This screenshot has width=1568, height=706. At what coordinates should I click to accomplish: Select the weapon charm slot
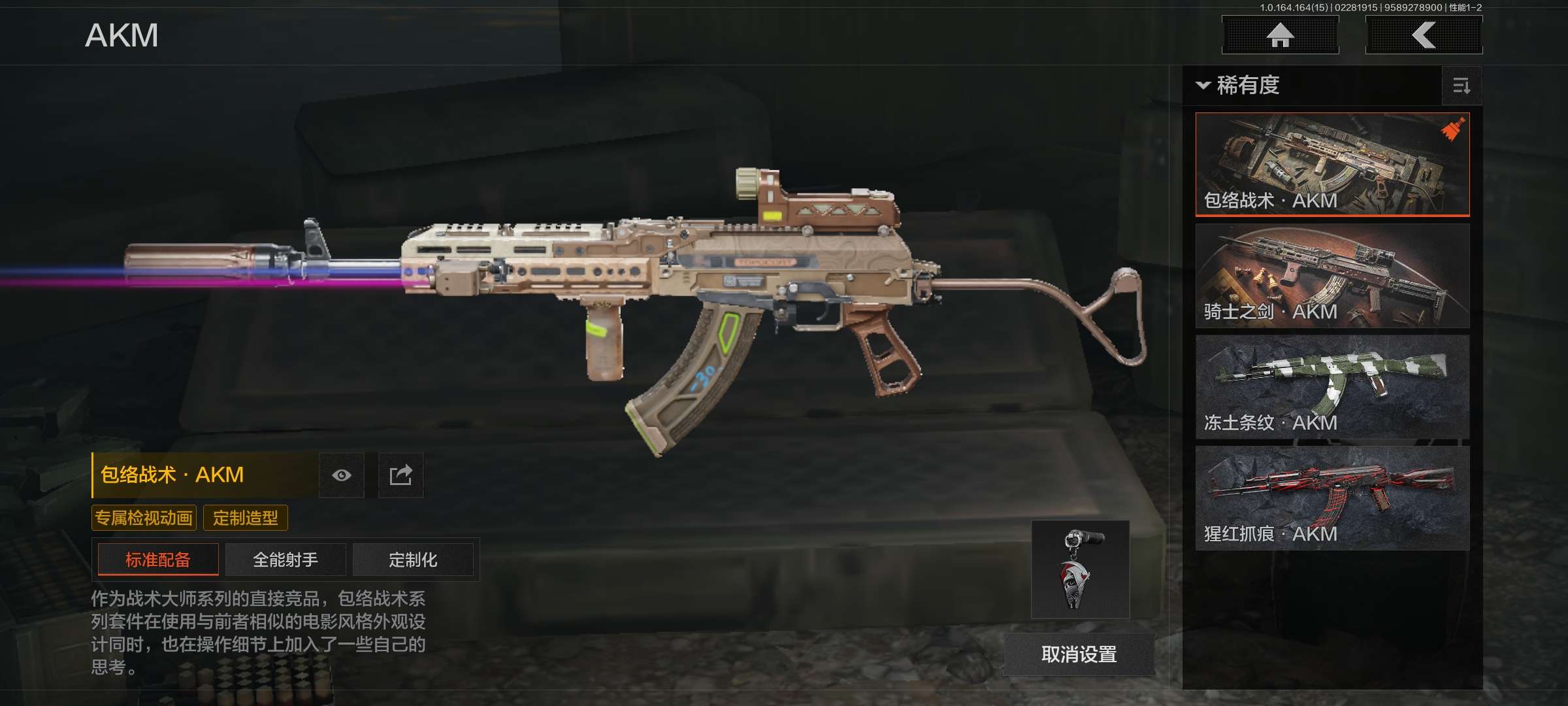pyautogui.click(x=1080, y=569)
